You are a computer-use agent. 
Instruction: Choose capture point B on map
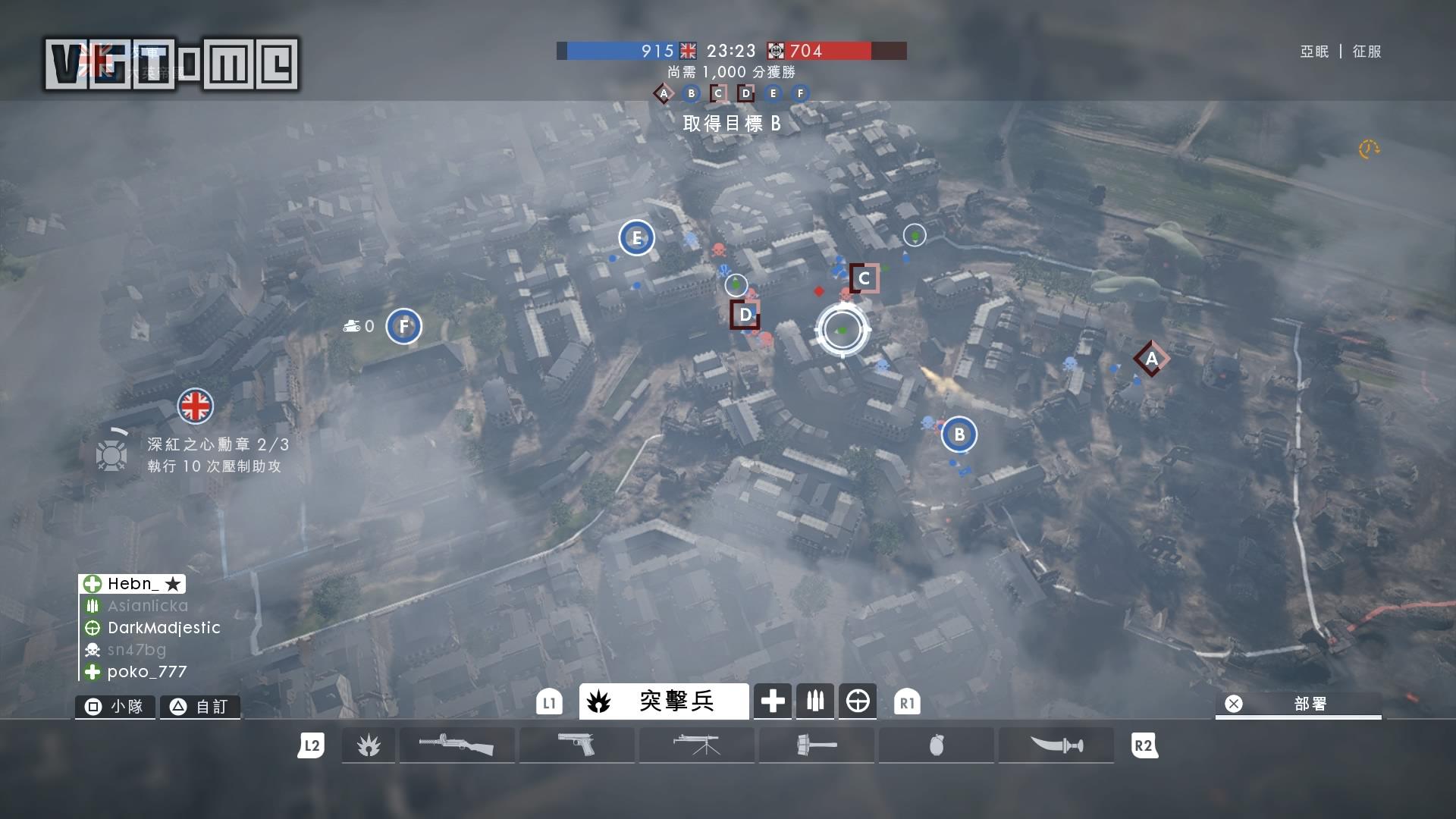point(959,435)
